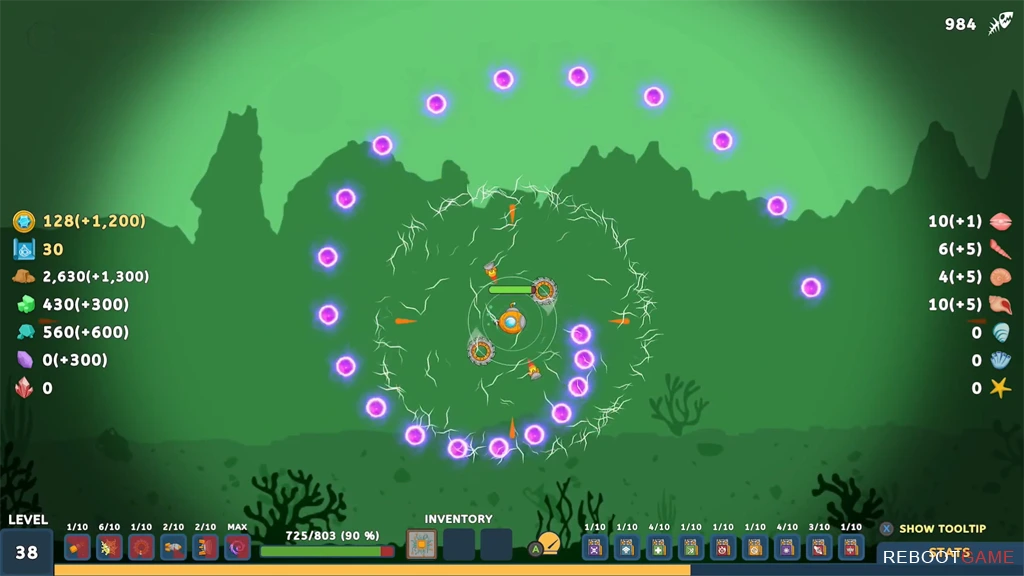This screenshot has width=1024, height=576.
Task: Click the fish skeleton kill counter icon
Action: click(1000, 24)
